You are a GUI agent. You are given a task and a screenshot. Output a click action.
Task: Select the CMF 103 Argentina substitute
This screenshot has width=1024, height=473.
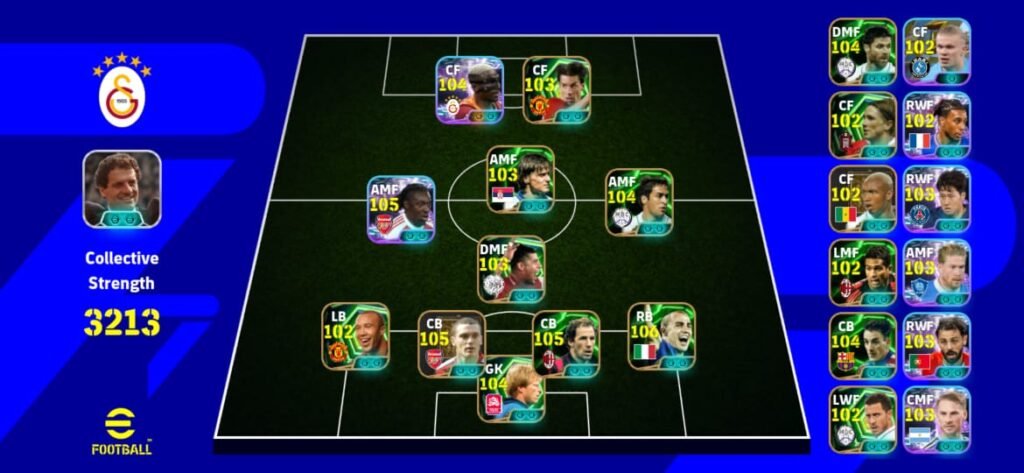936,419
